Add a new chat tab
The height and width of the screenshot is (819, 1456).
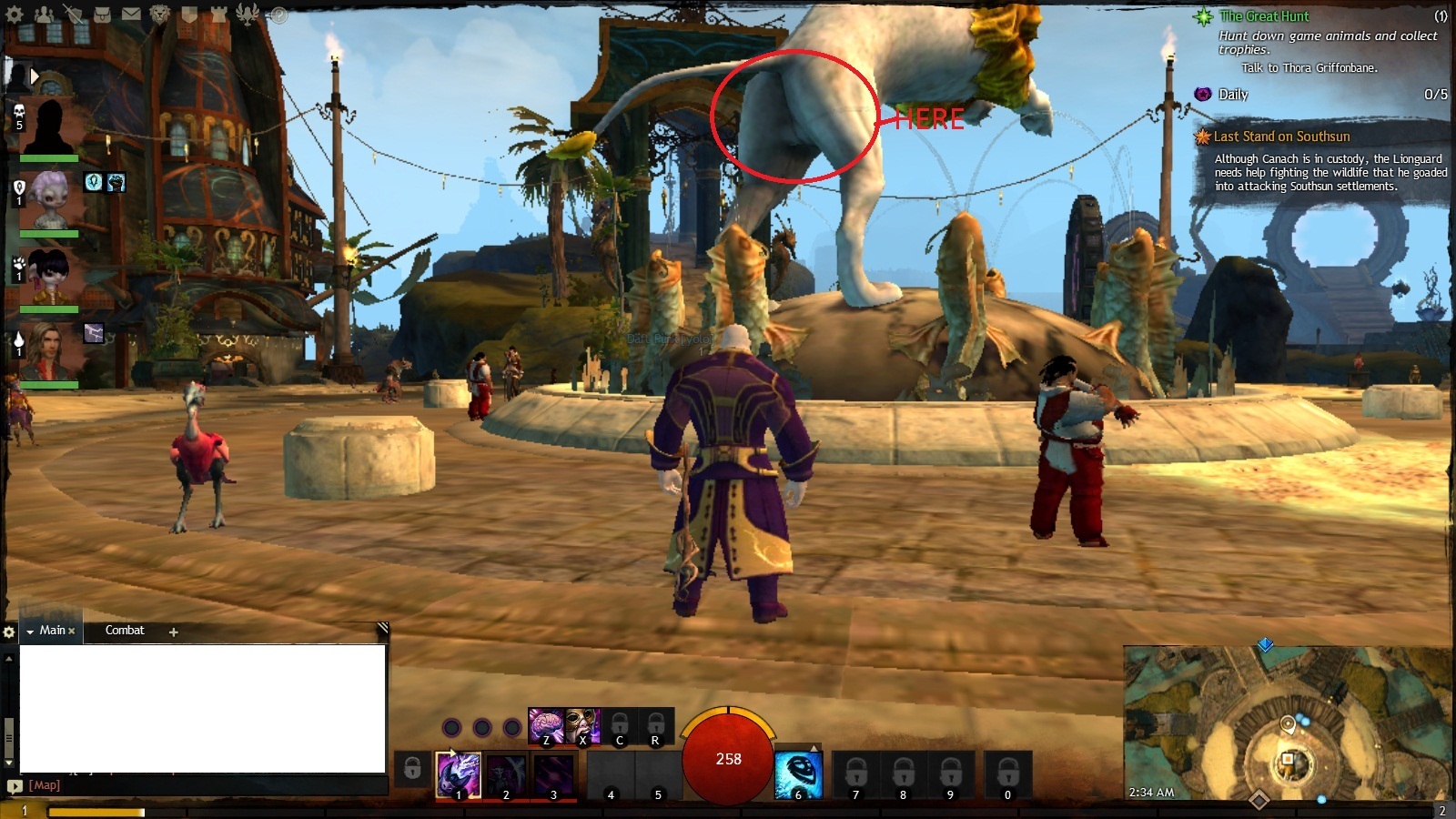point(173,632)
